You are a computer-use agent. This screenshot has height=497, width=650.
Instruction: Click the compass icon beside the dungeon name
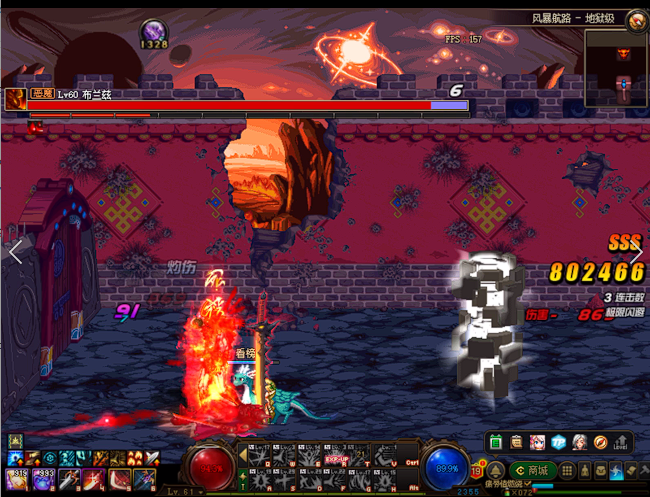[637, 19]
